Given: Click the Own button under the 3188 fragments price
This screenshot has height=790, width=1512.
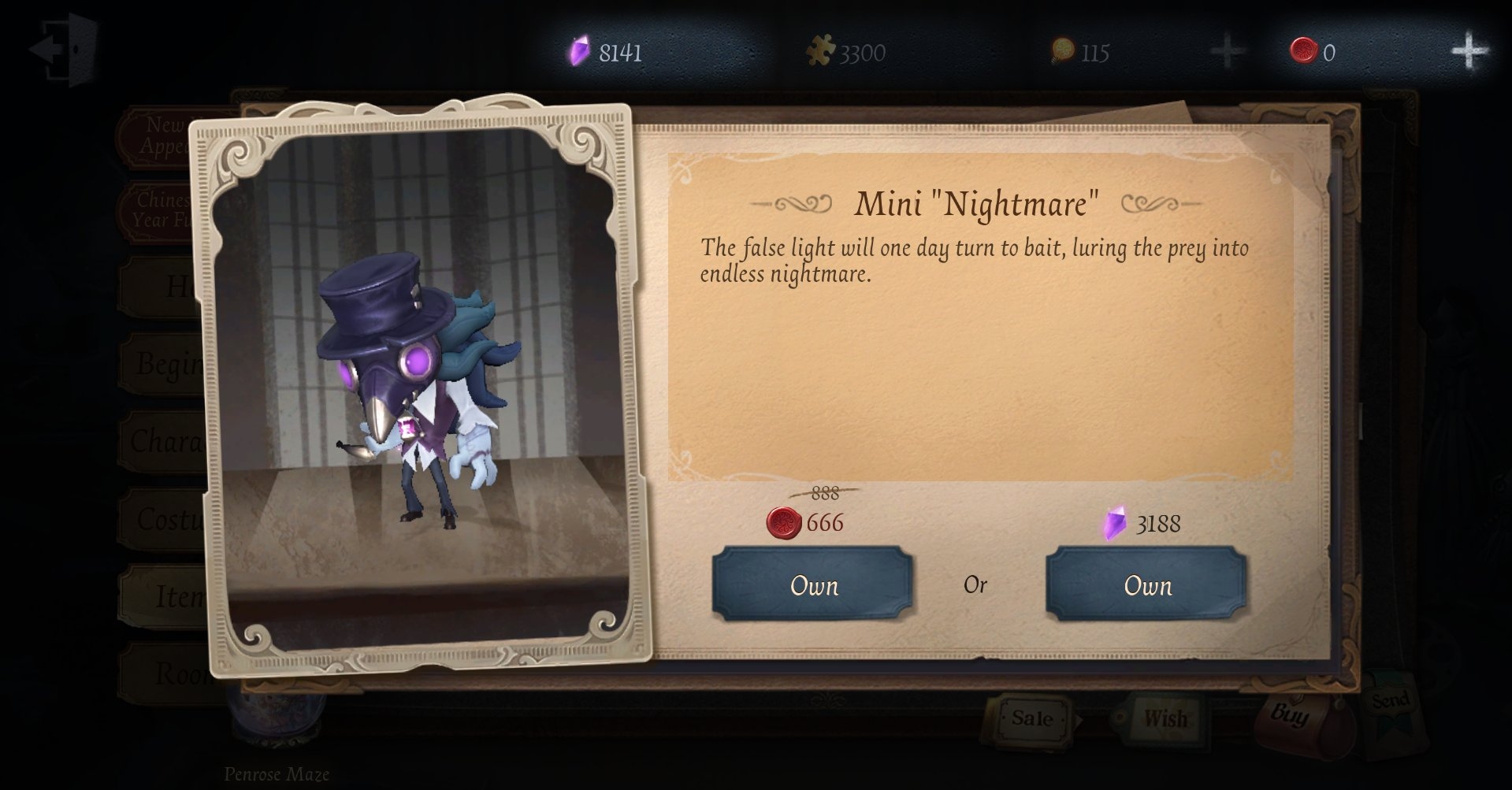Looking at the screenshot, I should (1147, 585).
